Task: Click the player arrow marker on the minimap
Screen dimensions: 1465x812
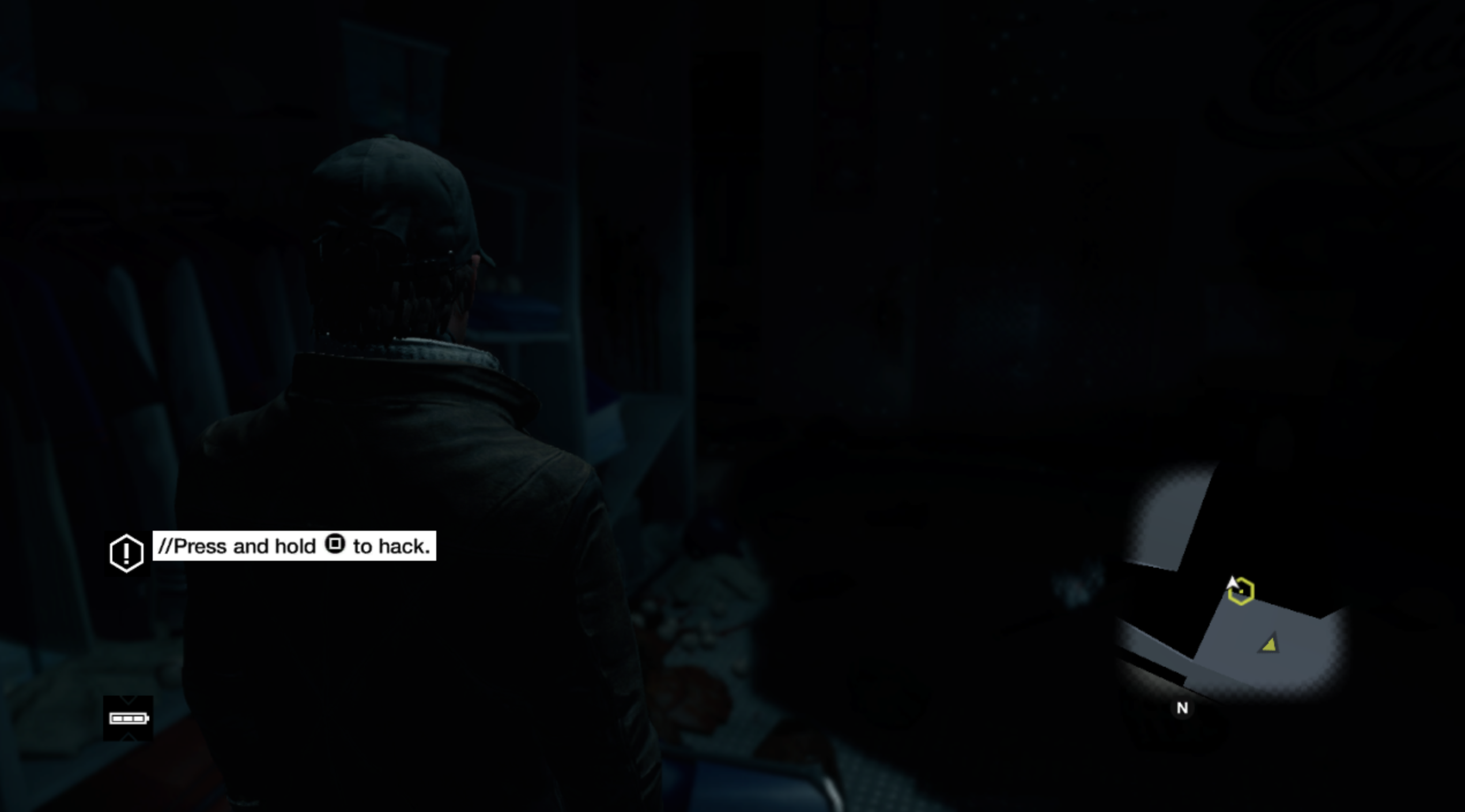Action: 1233,582
